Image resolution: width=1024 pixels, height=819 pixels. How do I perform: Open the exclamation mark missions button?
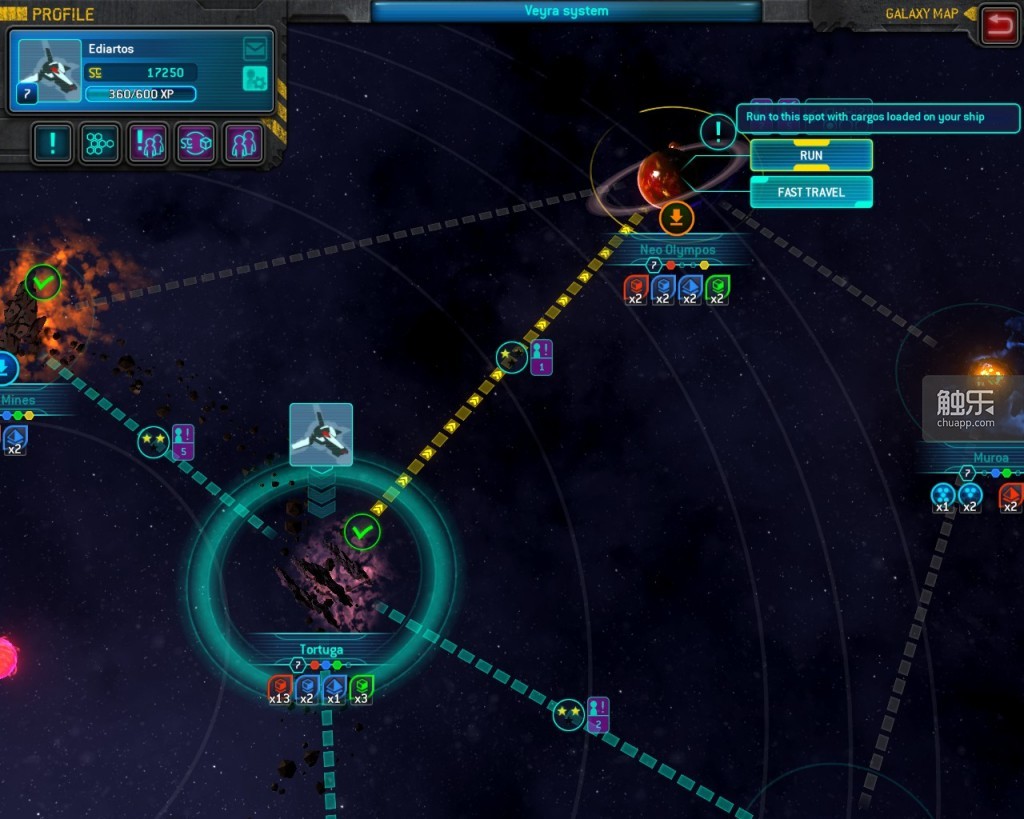pyautogui.click(x=52, y=144)
